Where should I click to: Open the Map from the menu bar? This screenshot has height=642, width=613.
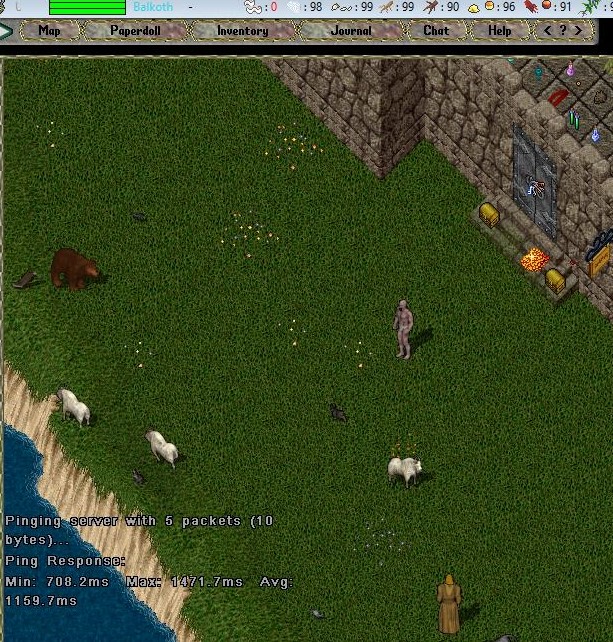49,31
